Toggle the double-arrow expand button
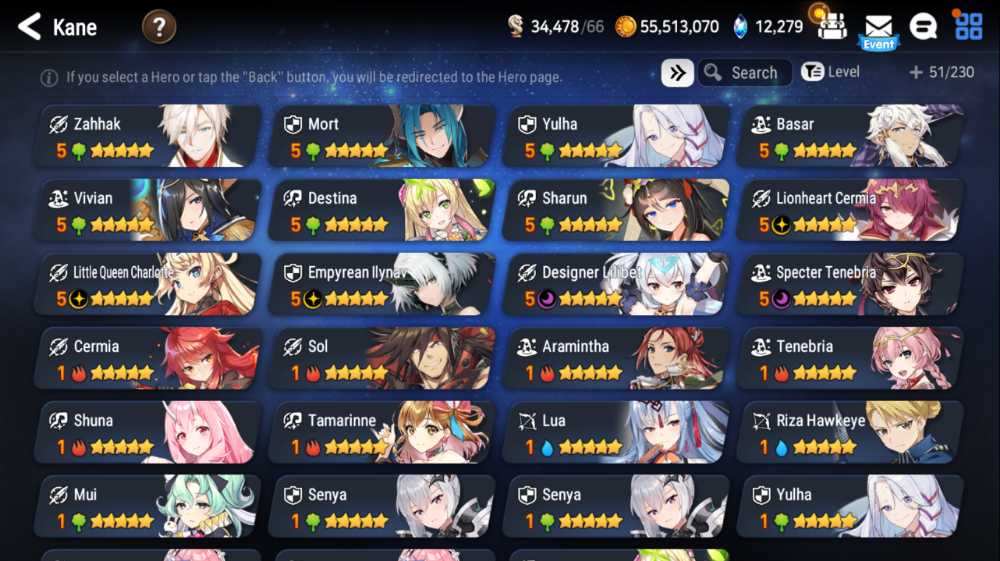Image resolution: width=1000 pixels, height=561 pixels. pyautogui.click(x=677, y=73)
